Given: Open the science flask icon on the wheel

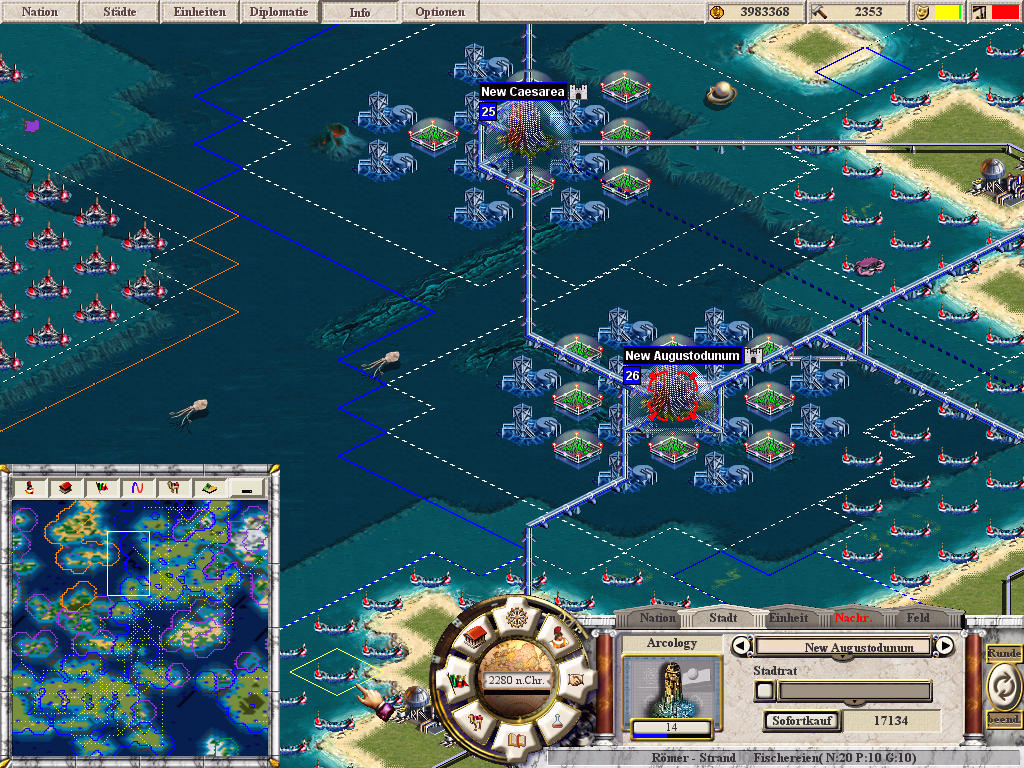Looking at the screenshot, I should click(x=559, y=724).
